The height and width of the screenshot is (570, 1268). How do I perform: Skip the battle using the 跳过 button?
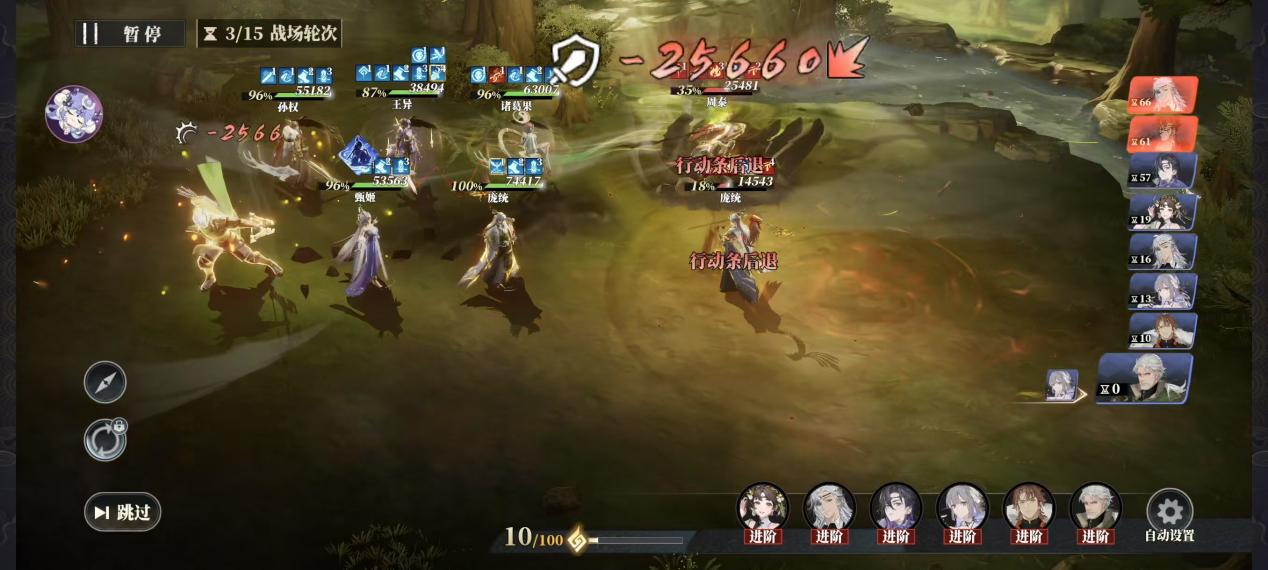(123, 512)
